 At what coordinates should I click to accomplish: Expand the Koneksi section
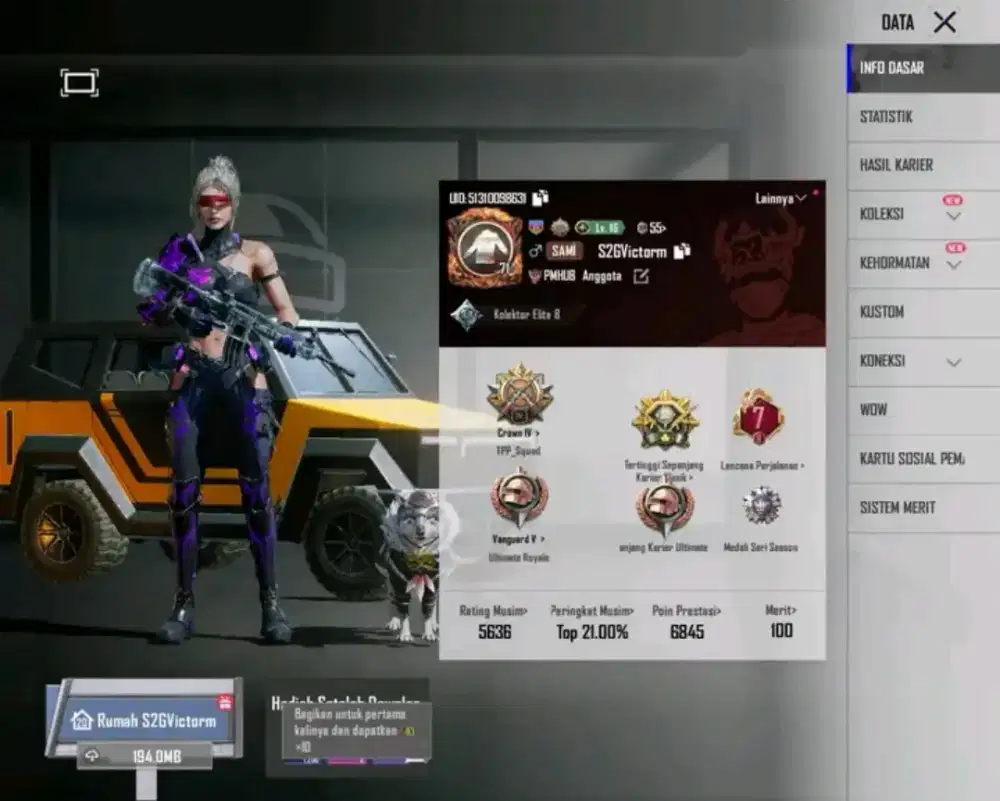point(953,362)
